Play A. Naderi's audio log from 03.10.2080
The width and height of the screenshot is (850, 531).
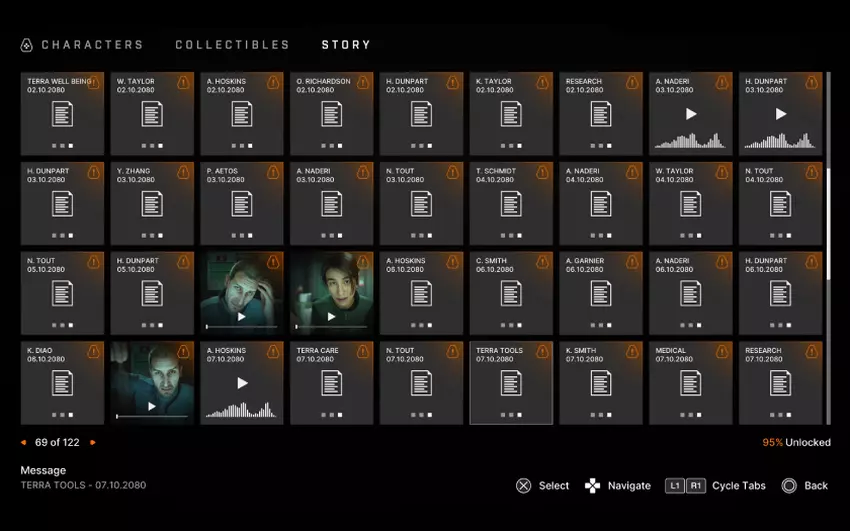pyautogui.click(x=691, y=113)
